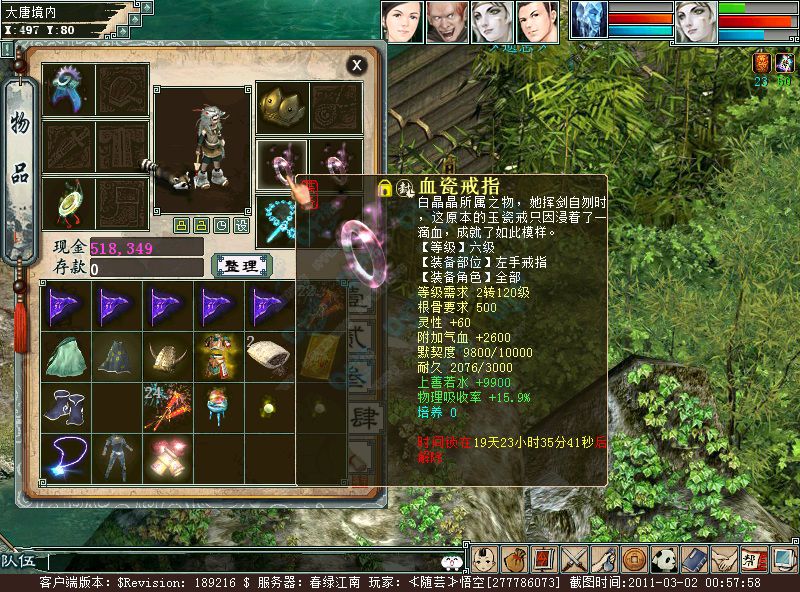Open the panda pet icon

pos(665,560)
